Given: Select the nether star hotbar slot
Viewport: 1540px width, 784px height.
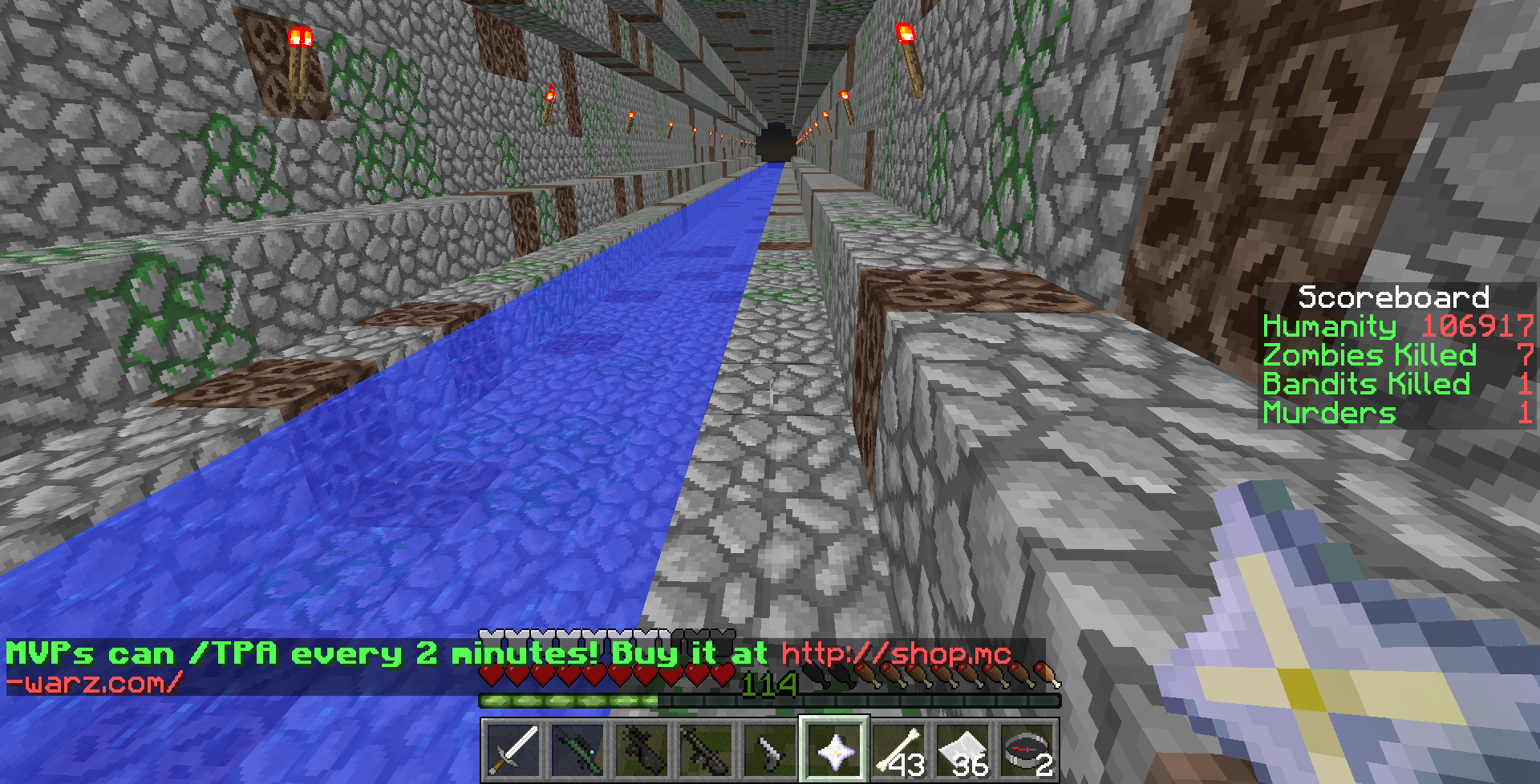Looking at the screenshot, I should [x=834, y=750].
